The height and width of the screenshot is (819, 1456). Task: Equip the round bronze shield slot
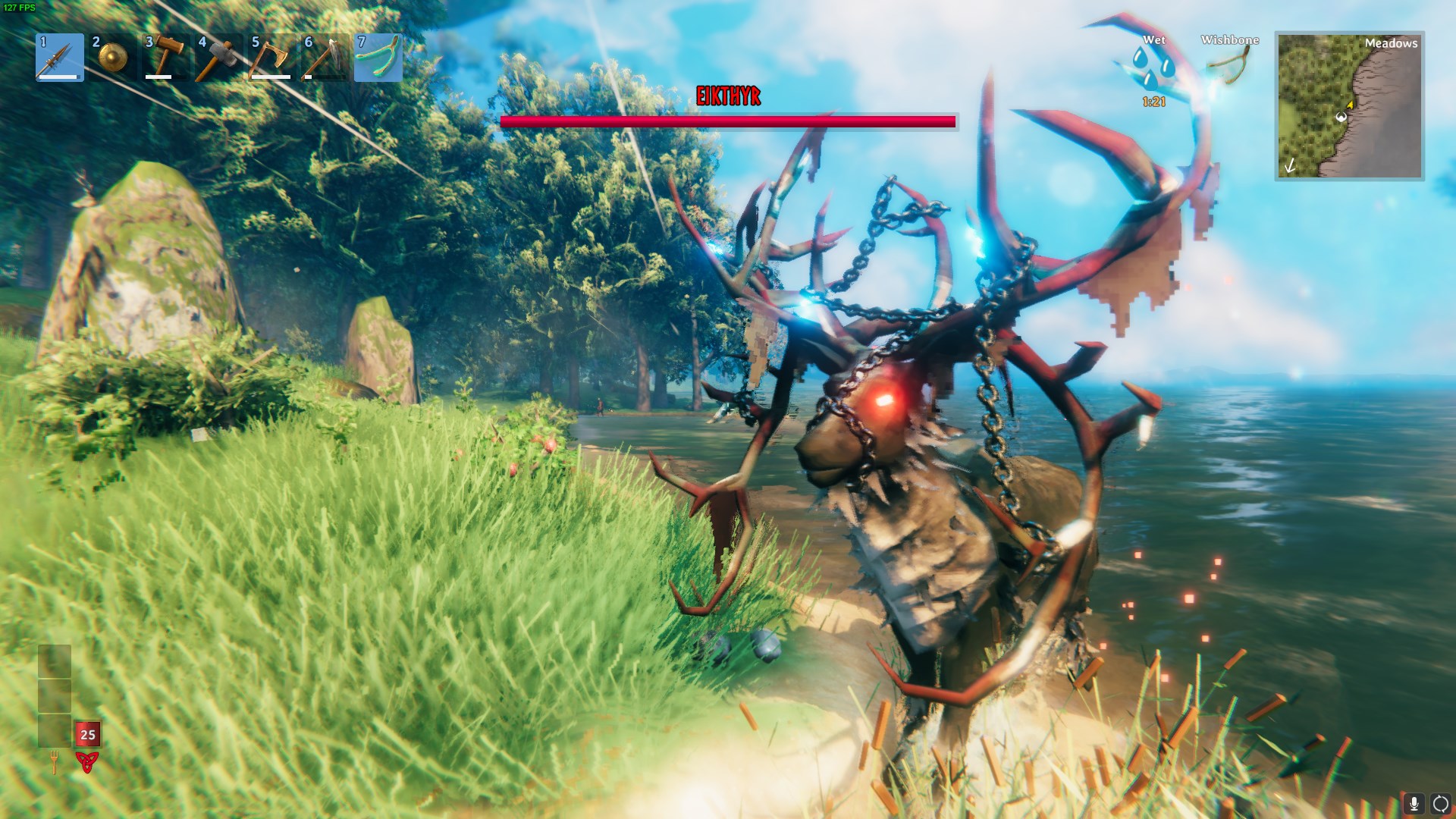pyautogui.click(x=112, y=57)
